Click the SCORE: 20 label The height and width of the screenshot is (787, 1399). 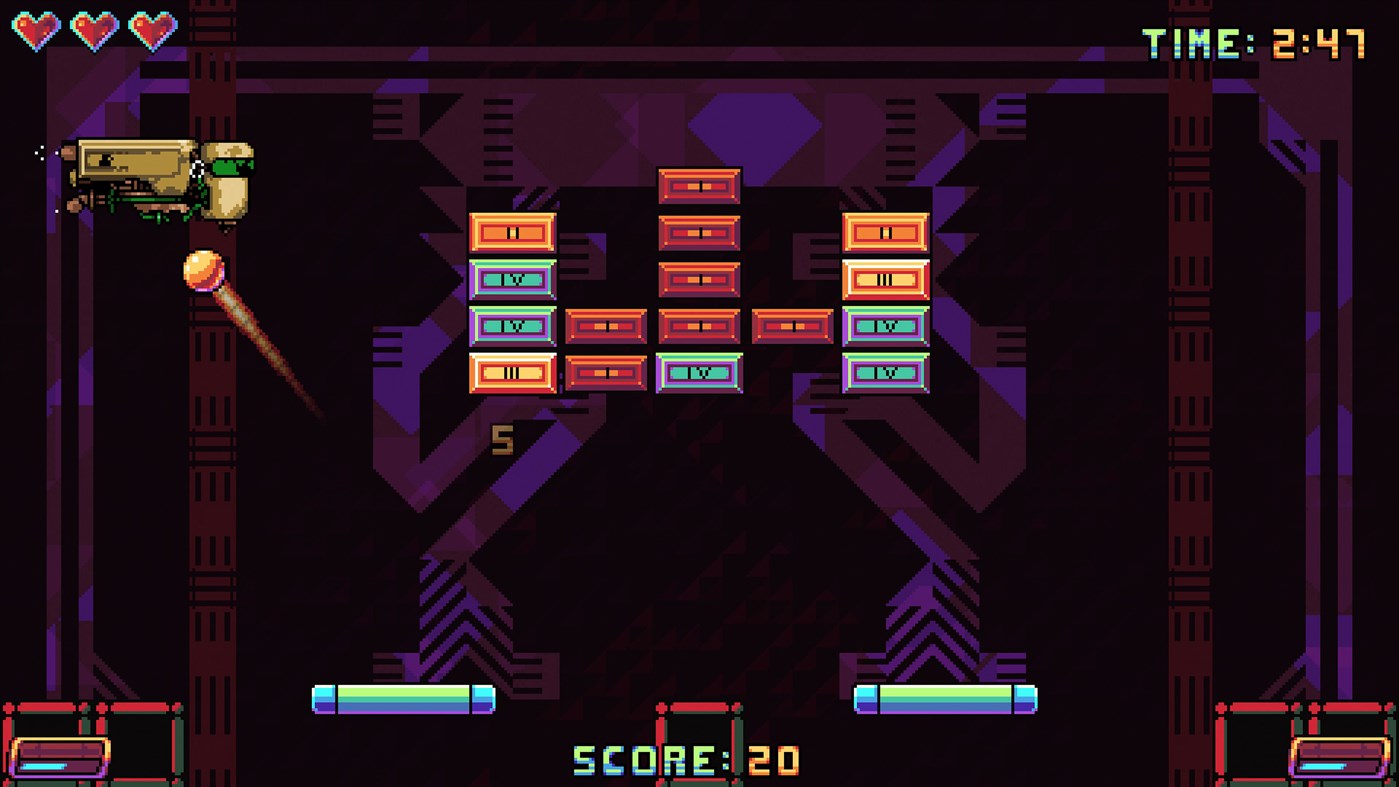pos(683,759)
